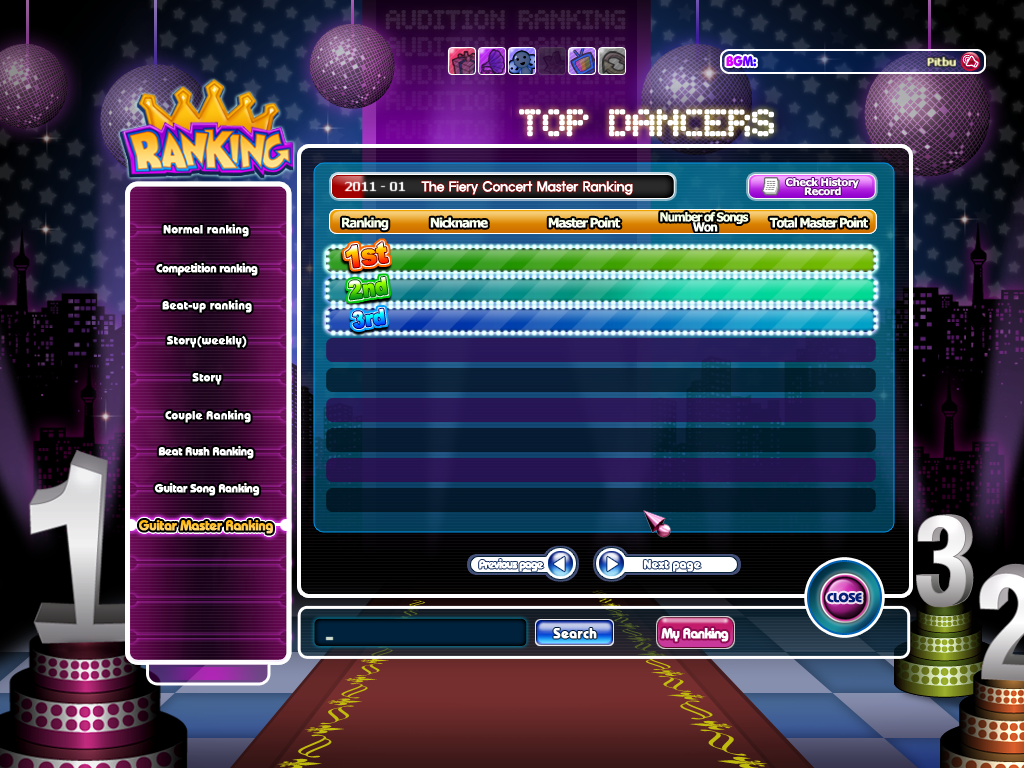
Task: Open the gift box icon
Action: (x=461, y=61)
